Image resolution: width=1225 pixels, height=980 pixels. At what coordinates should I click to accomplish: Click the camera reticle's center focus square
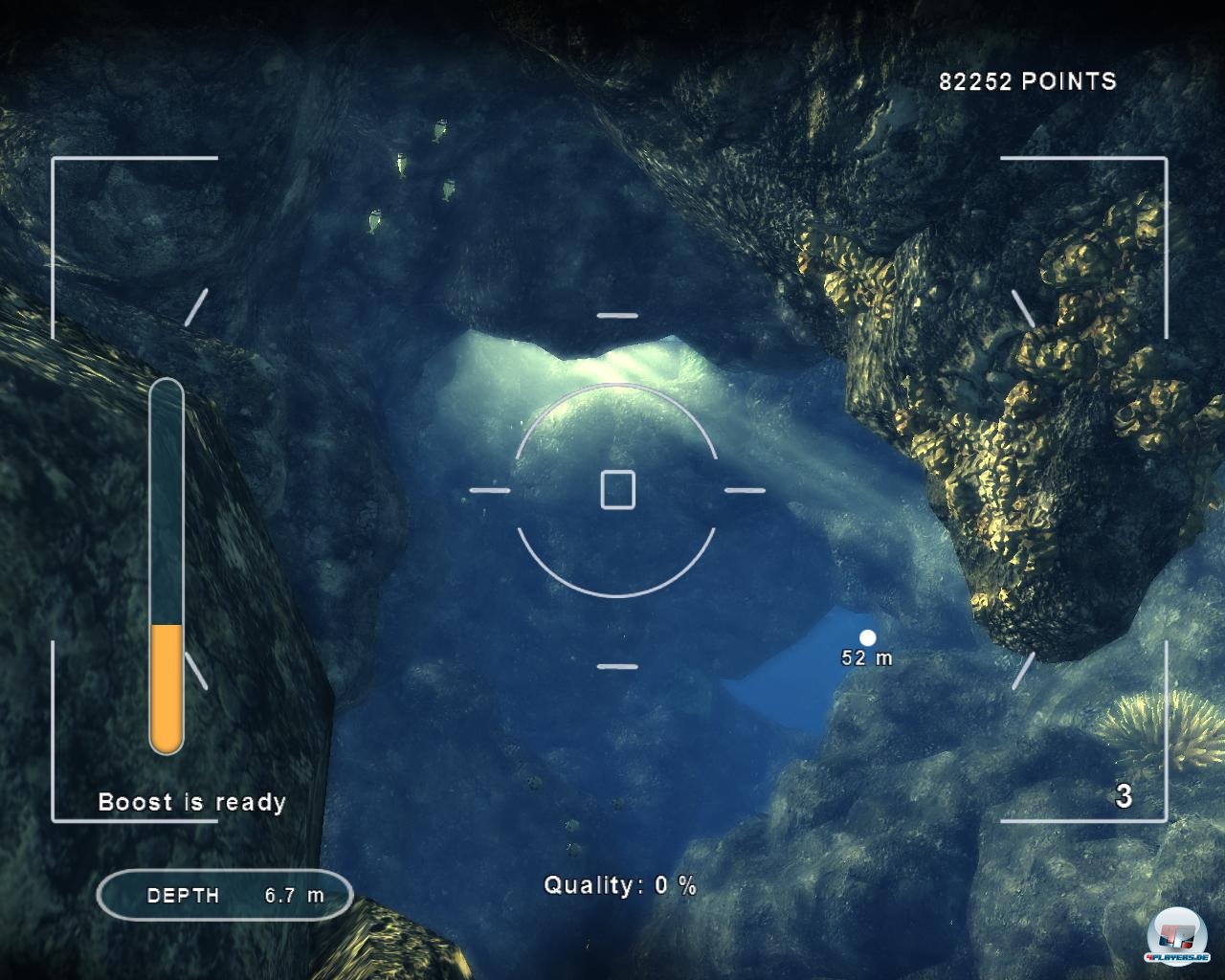pos(617,489)
